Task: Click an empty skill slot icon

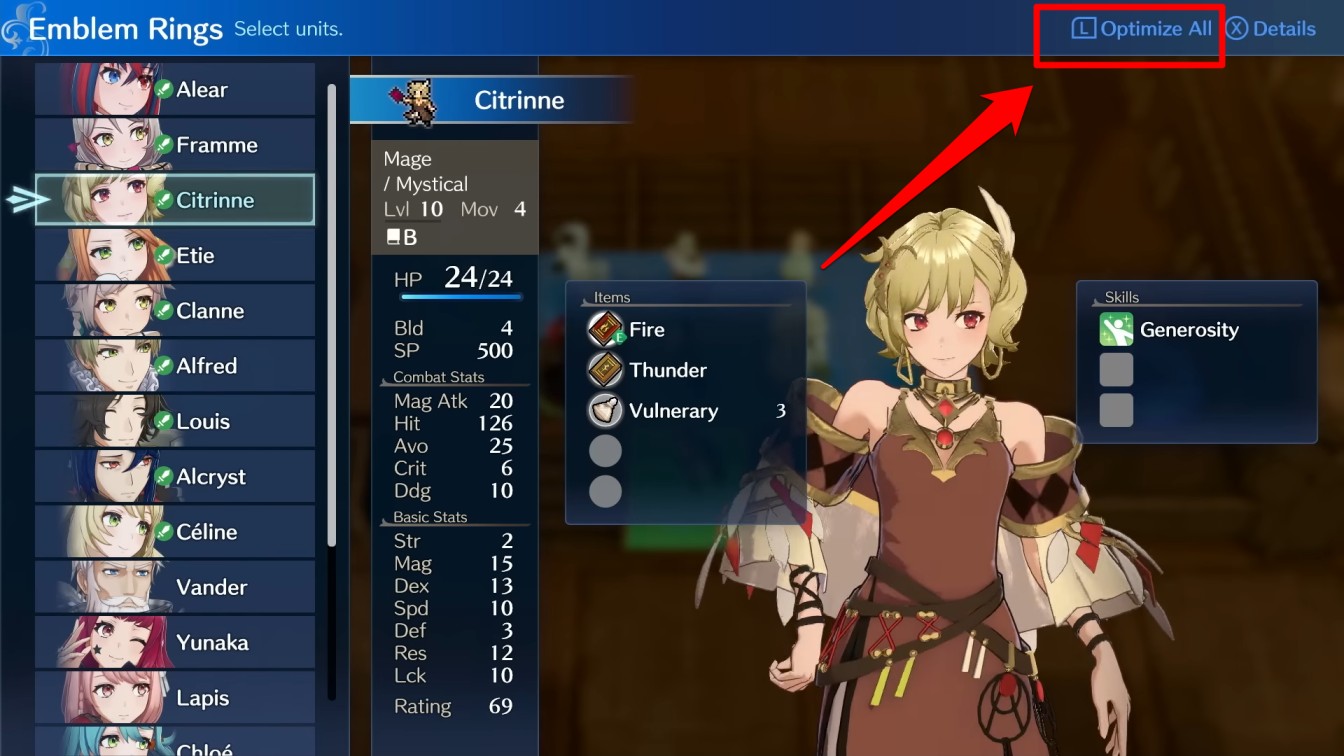Action: 1116,369
